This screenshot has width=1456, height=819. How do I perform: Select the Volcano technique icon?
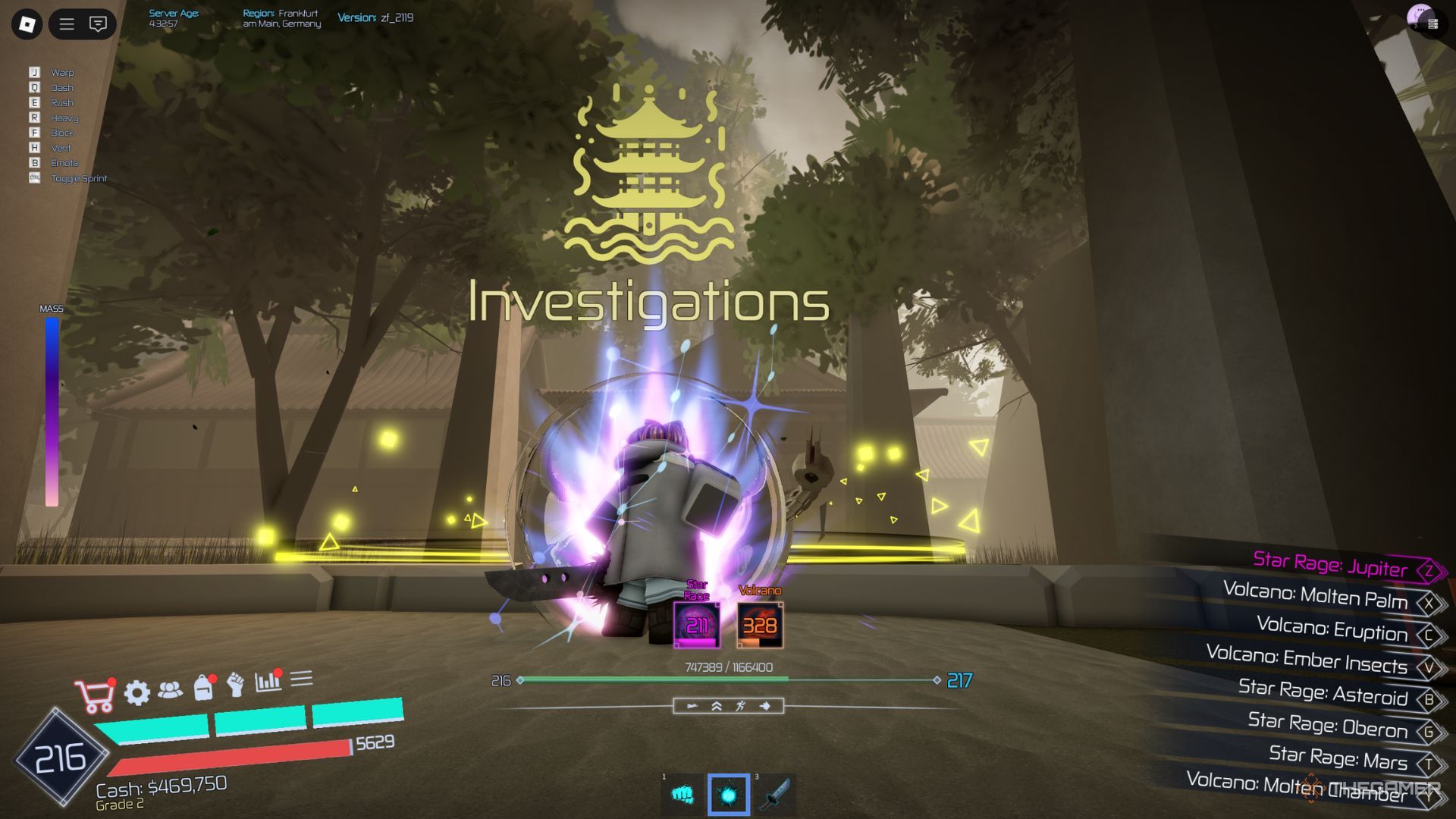click(x=759, y=625)
